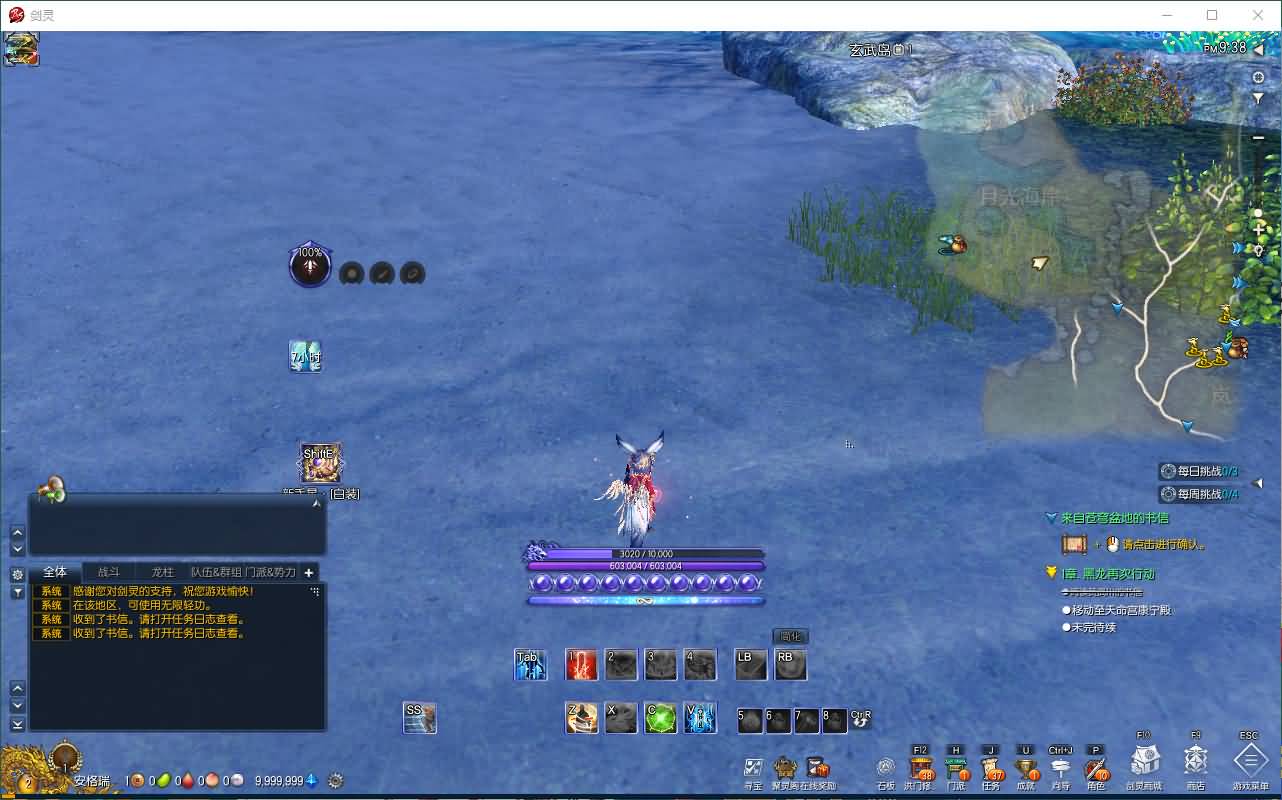
Task: Add a new chat tab with plus button
Action: 309,572
